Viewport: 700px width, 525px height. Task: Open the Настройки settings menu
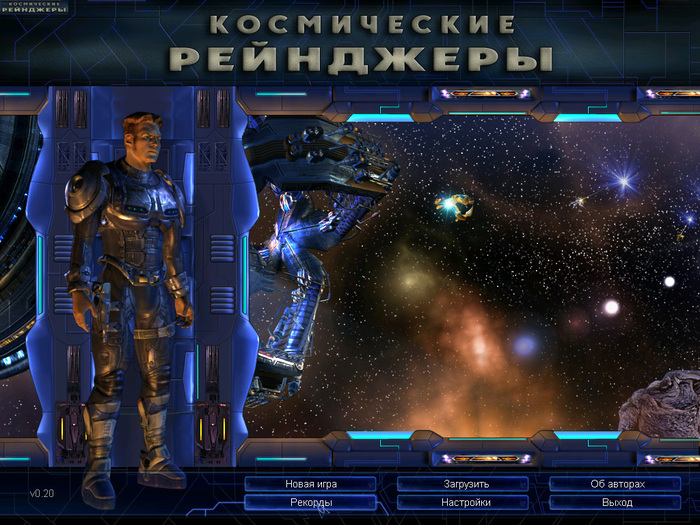pos(464,502)
